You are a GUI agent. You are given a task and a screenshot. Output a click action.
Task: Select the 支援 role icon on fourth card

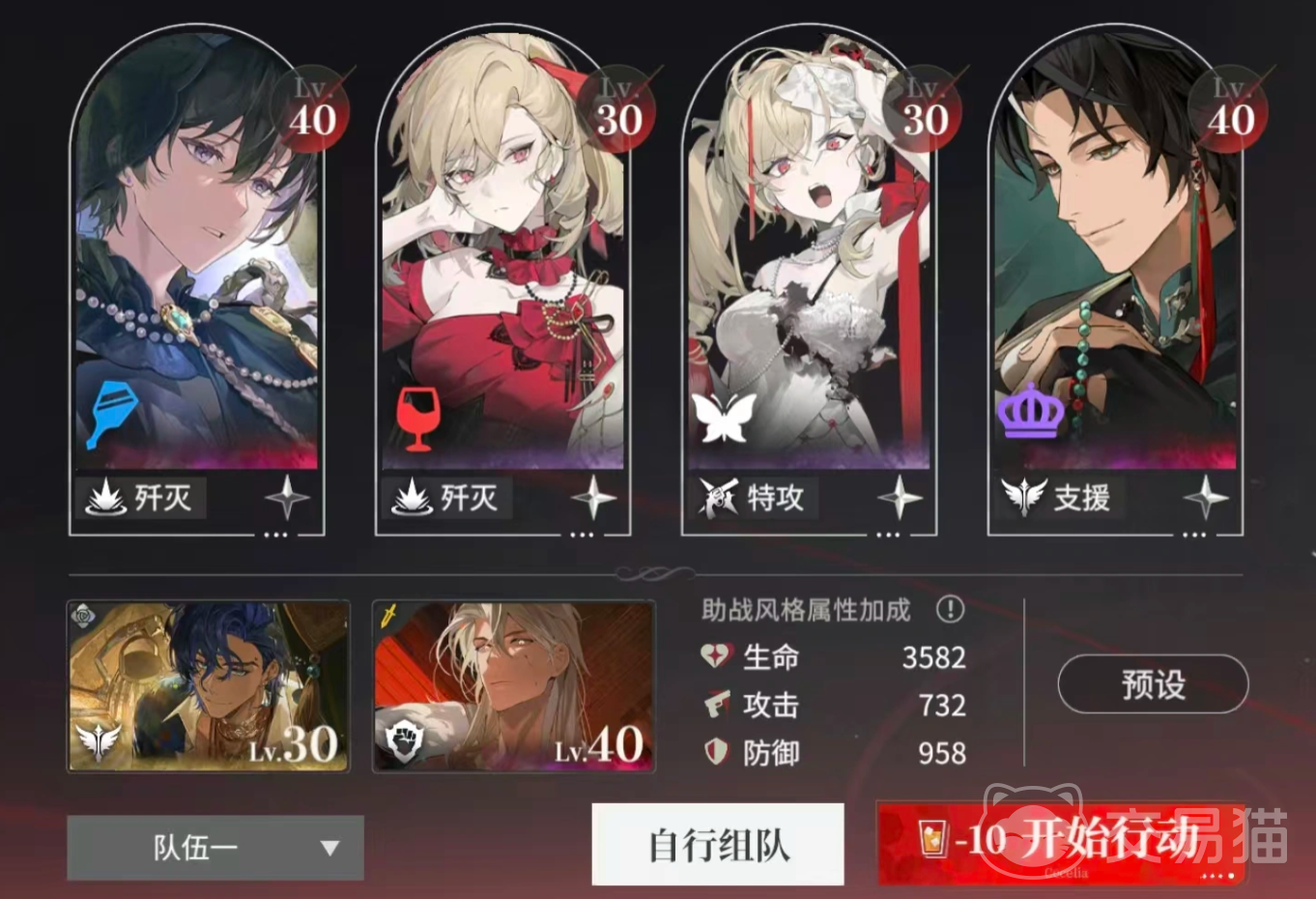click(1023, 499)
